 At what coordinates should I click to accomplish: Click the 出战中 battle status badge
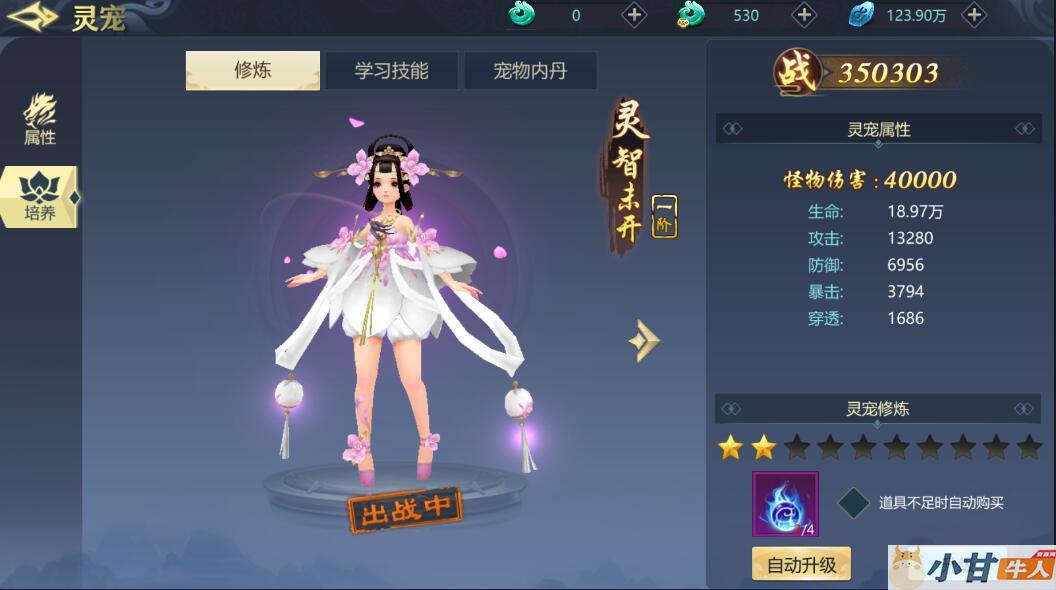pos(405,509)
